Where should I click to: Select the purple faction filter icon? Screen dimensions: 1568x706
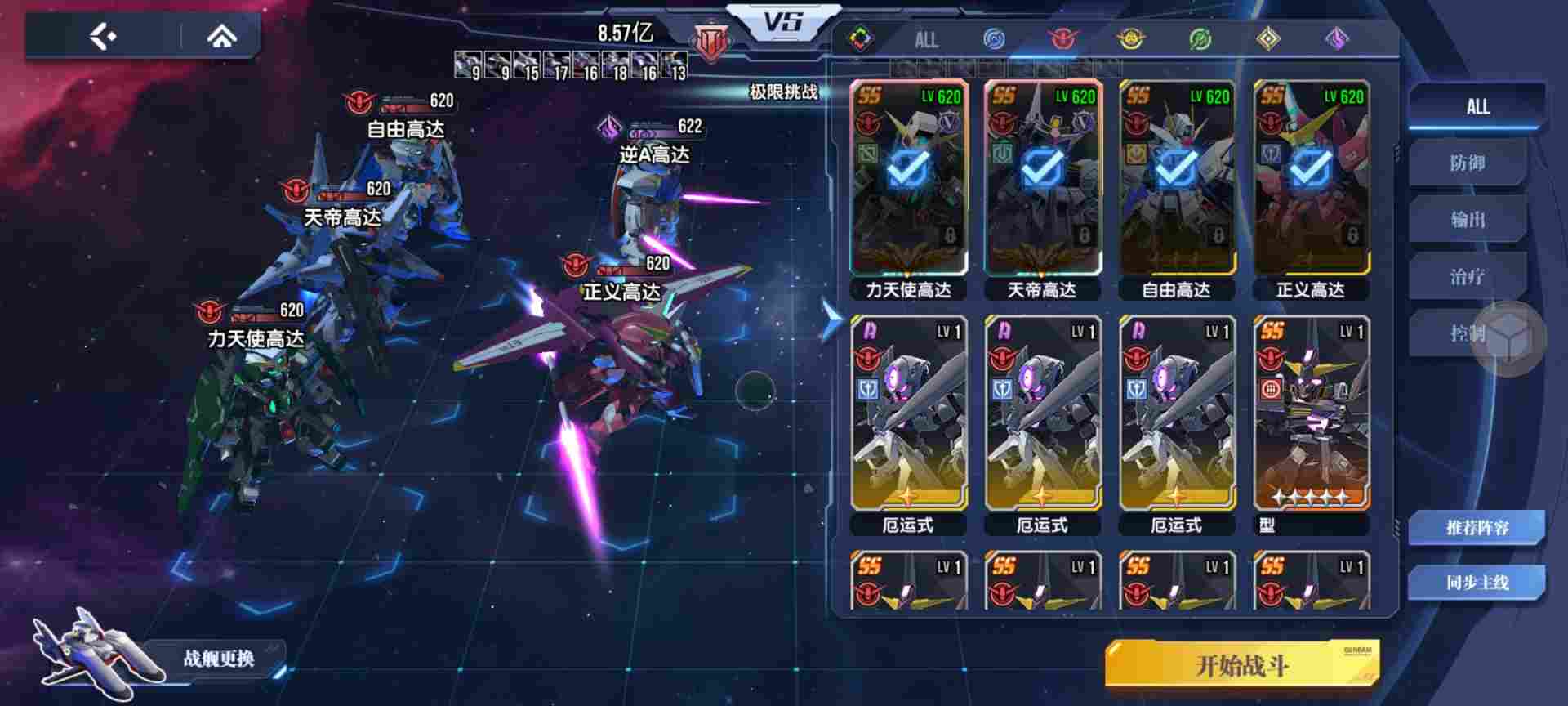[1336, 38]
